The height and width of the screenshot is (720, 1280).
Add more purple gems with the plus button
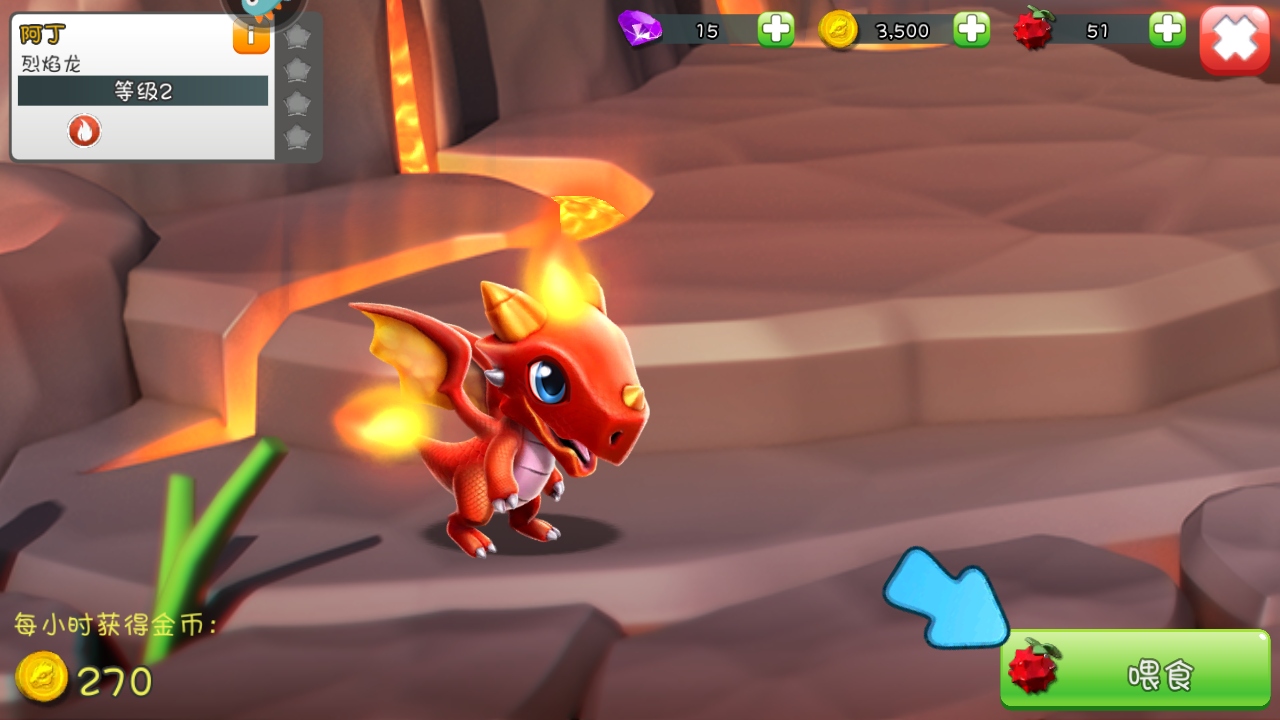775,30
